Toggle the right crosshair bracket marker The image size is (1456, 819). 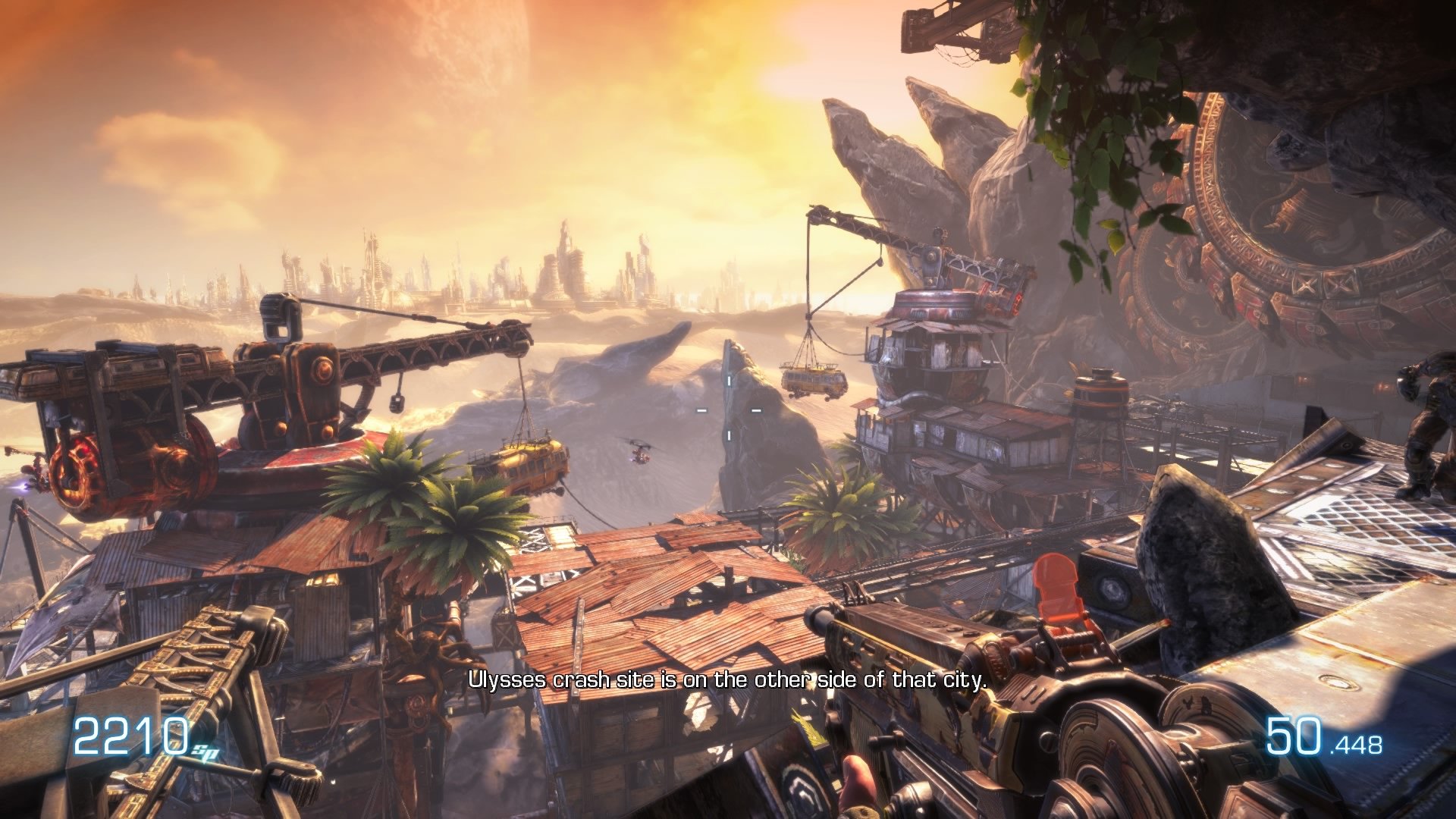point(756,411)
